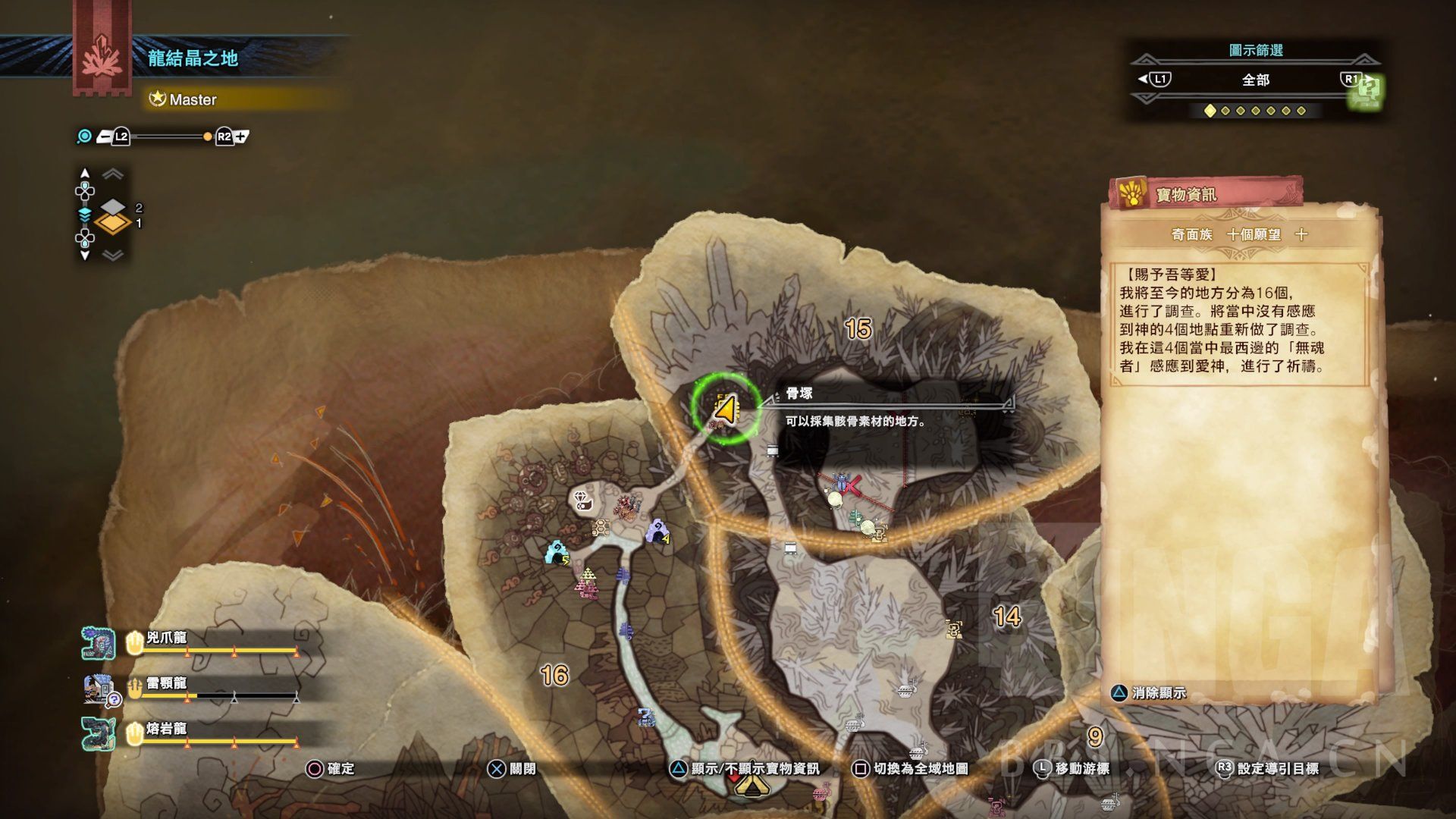Click the zoom slider's orange handle
The image size is (1456, 819).
click(208, 136)
